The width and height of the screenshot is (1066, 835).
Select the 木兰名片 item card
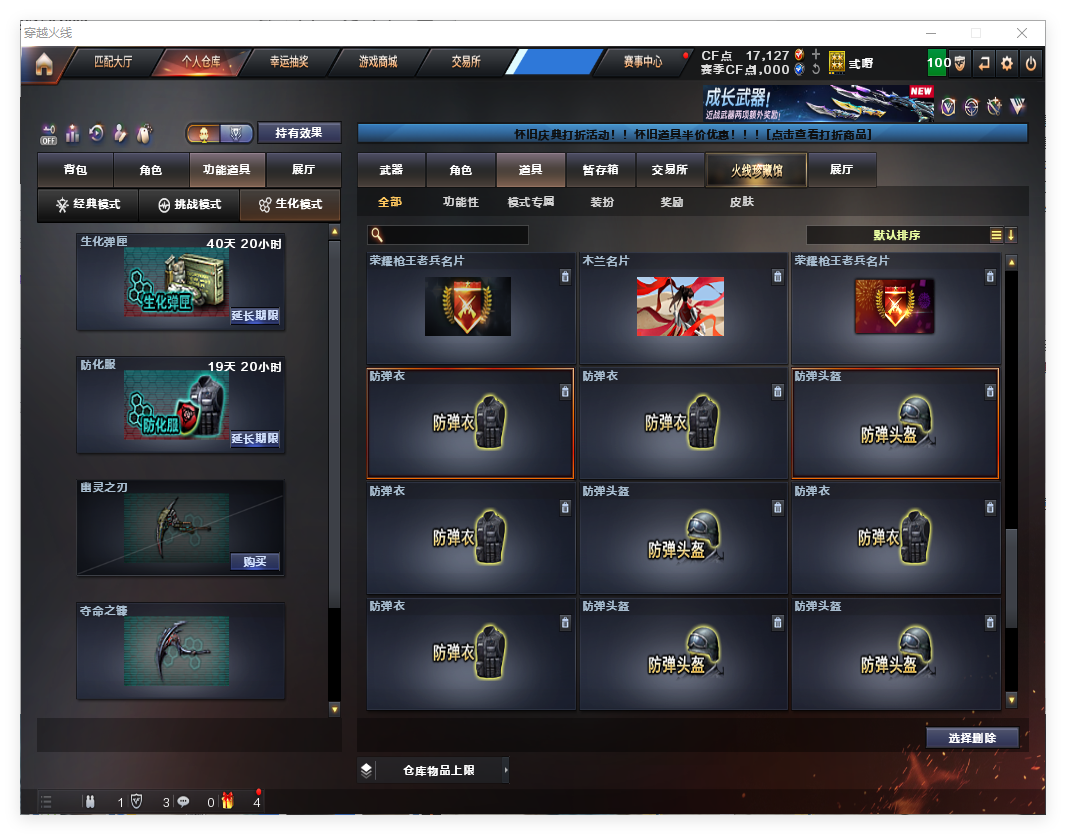pos(680,307)
